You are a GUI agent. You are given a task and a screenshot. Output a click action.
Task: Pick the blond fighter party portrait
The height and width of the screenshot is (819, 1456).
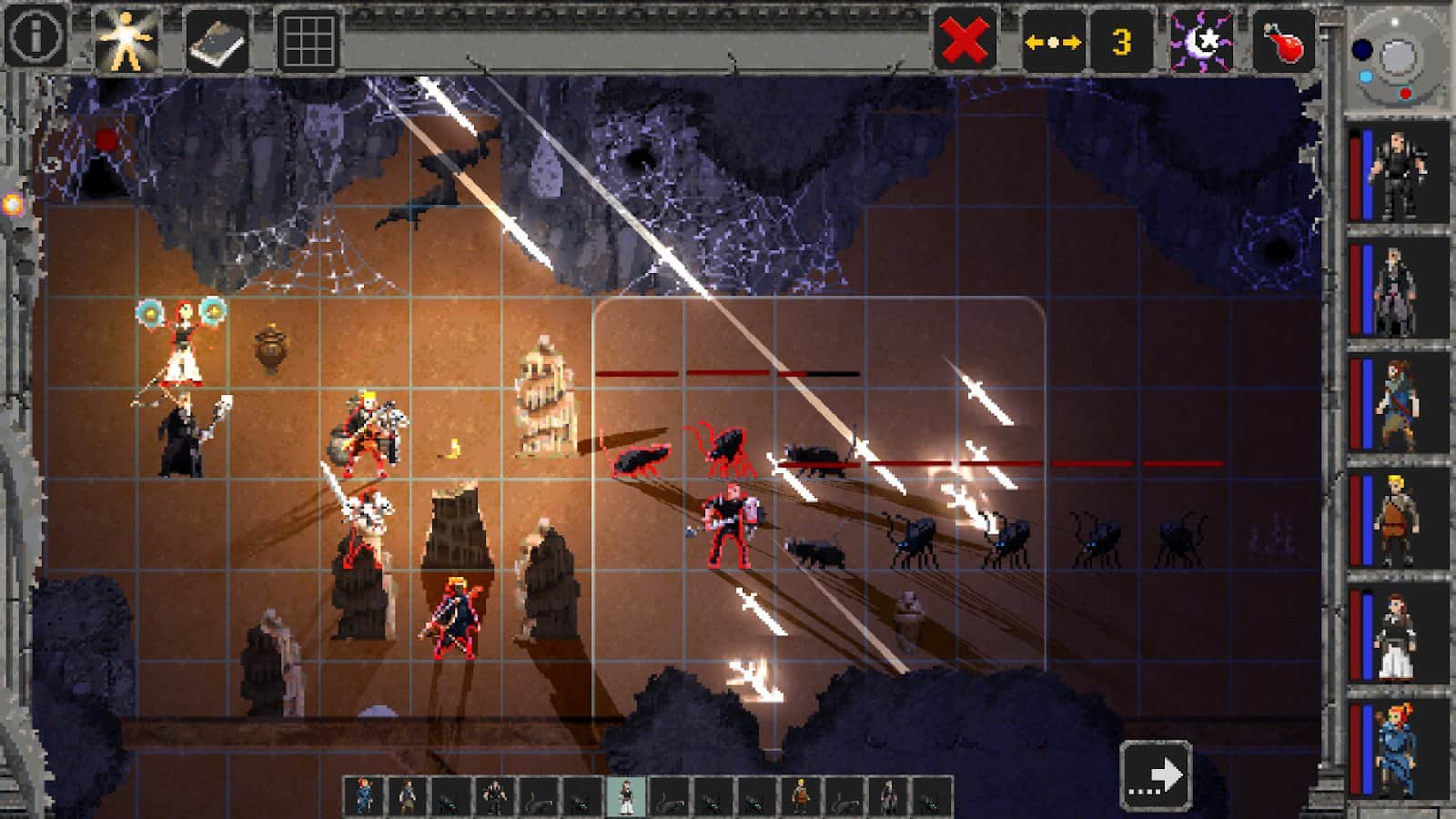coord(1398,519)
